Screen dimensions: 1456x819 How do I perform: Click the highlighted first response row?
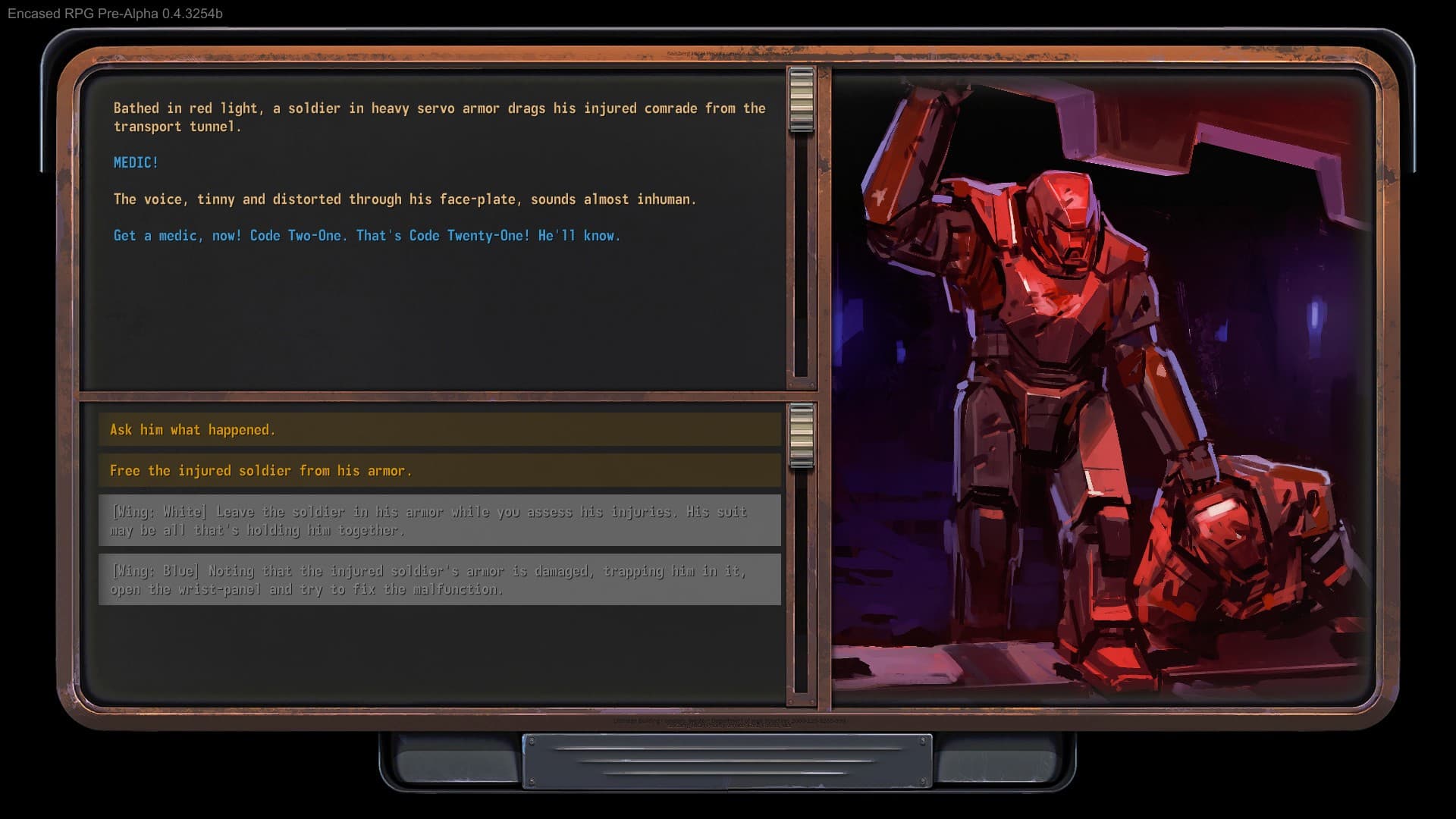440,429
